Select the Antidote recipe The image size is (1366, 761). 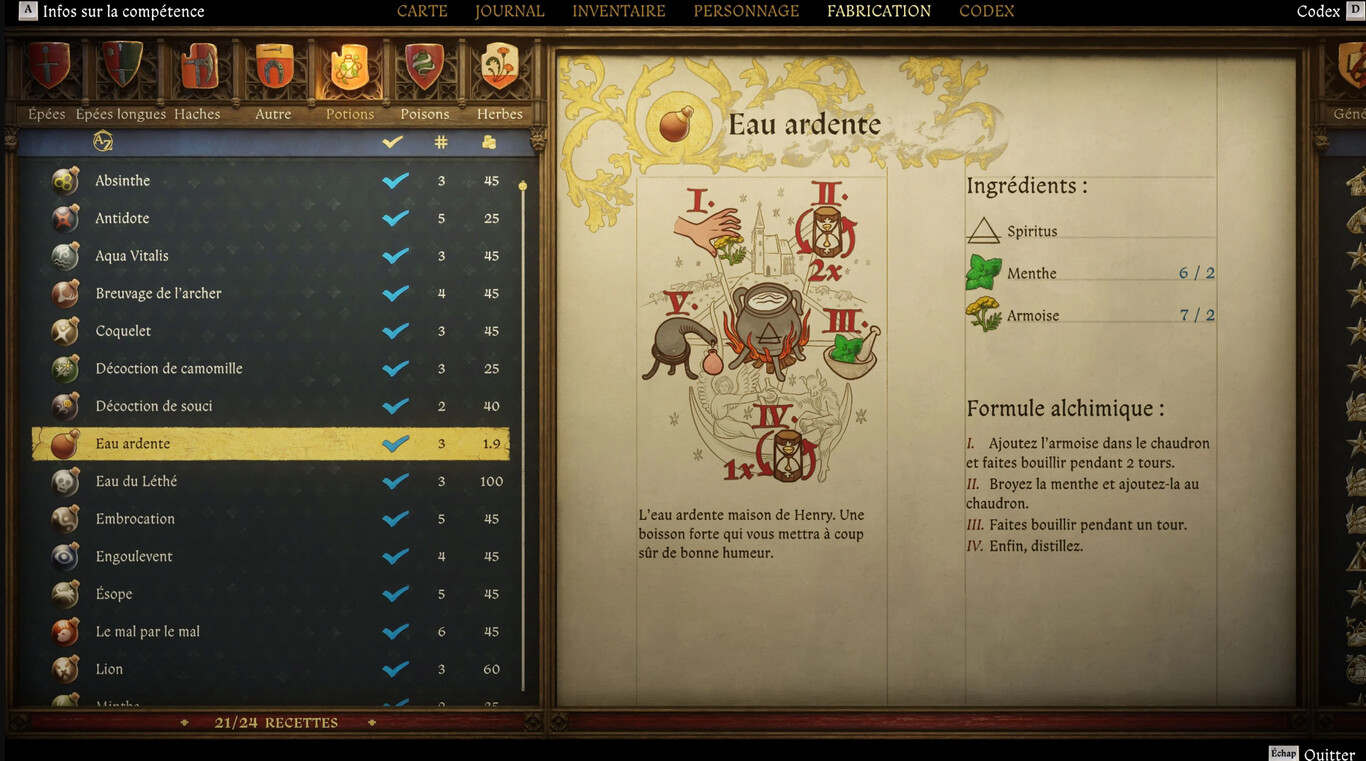[x=122, y=217]
